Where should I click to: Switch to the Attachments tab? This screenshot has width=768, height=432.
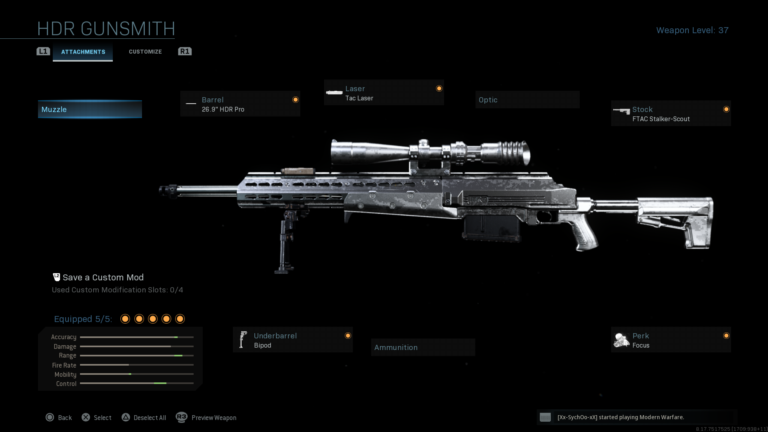coord(83,51)
